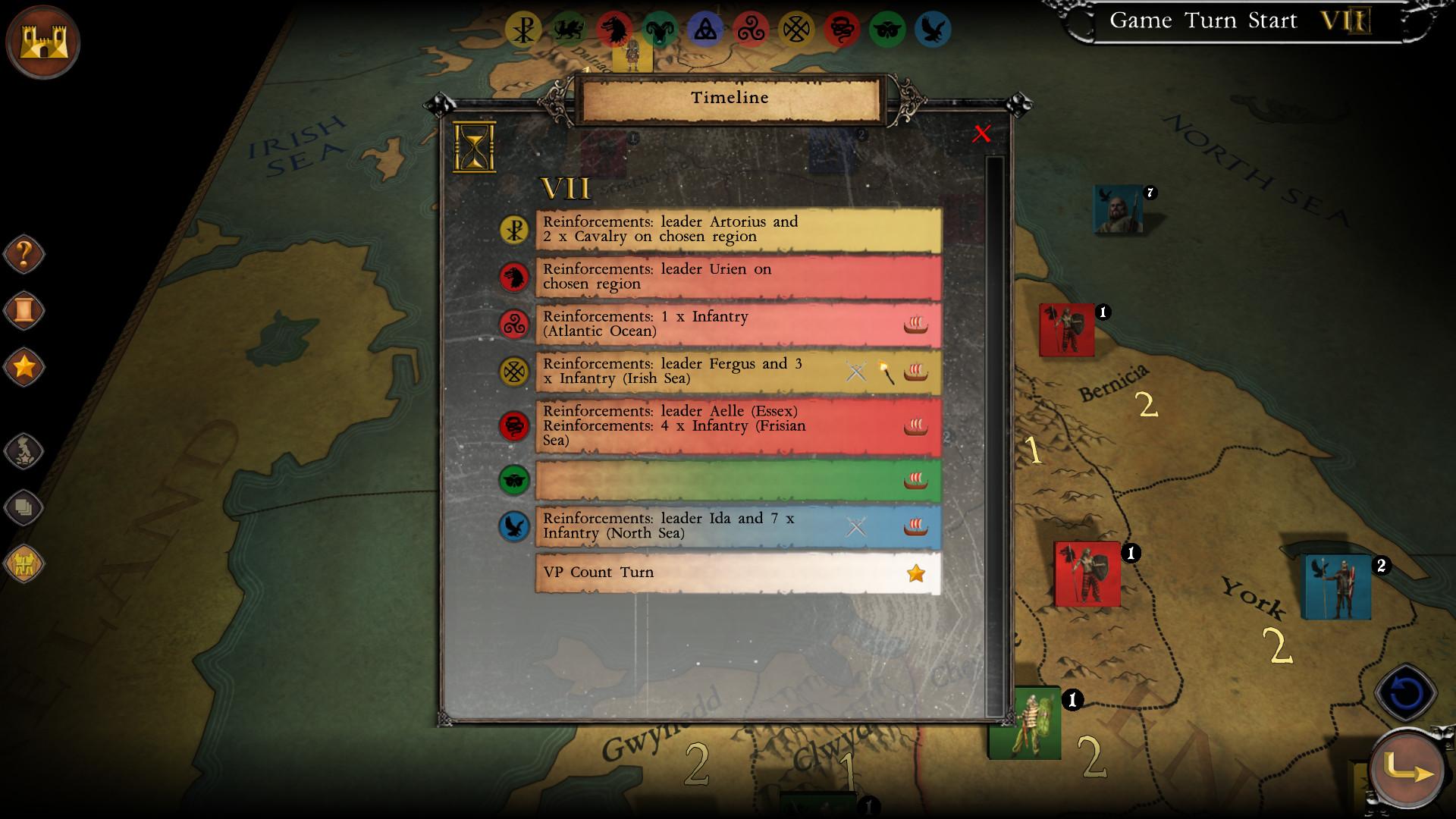Image resolution: width=1456 pixels, height=819 pixels.
Task: Open the scroll log icon in sidebar
Action: click(24, 309)
